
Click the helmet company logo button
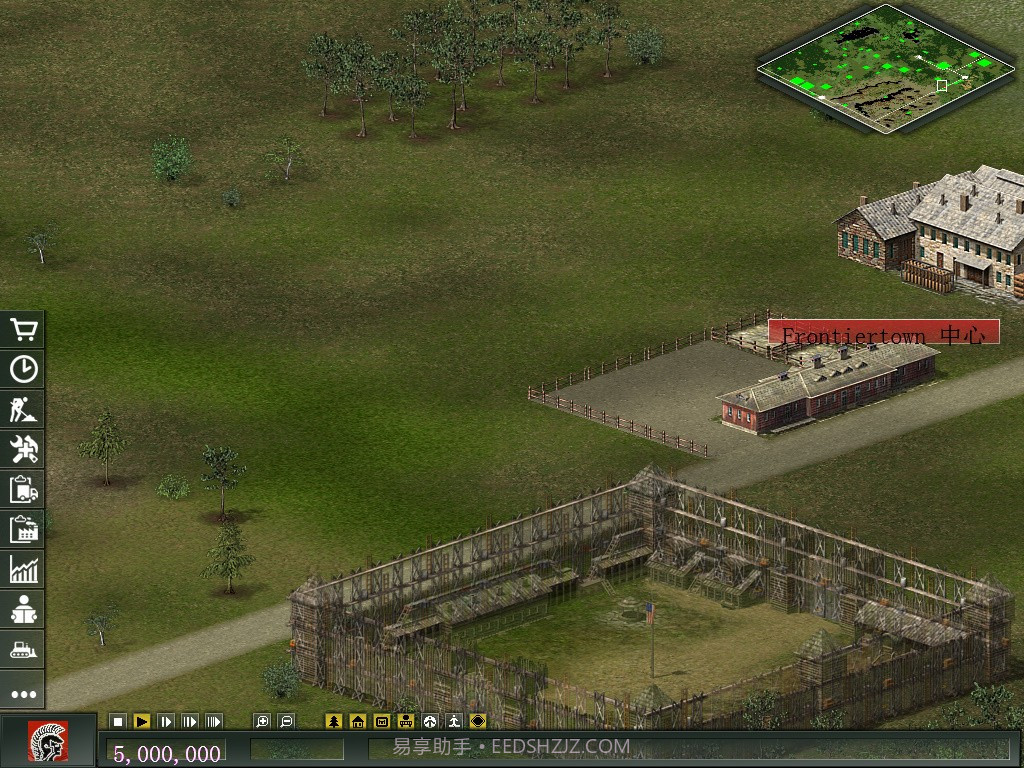click(x=47, y=741)
